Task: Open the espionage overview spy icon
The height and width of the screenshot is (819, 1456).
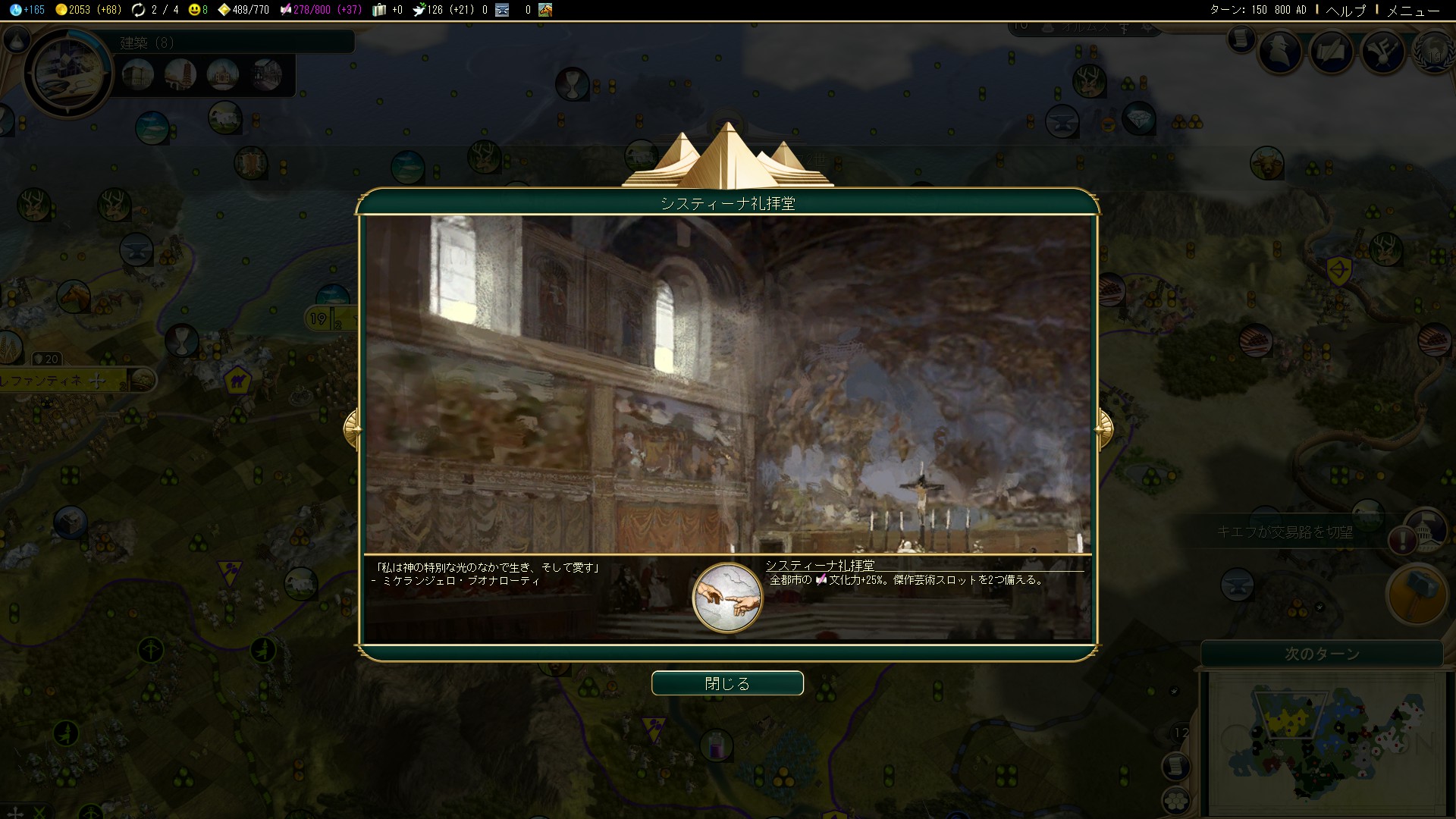Action: [x=1280, y=52]
